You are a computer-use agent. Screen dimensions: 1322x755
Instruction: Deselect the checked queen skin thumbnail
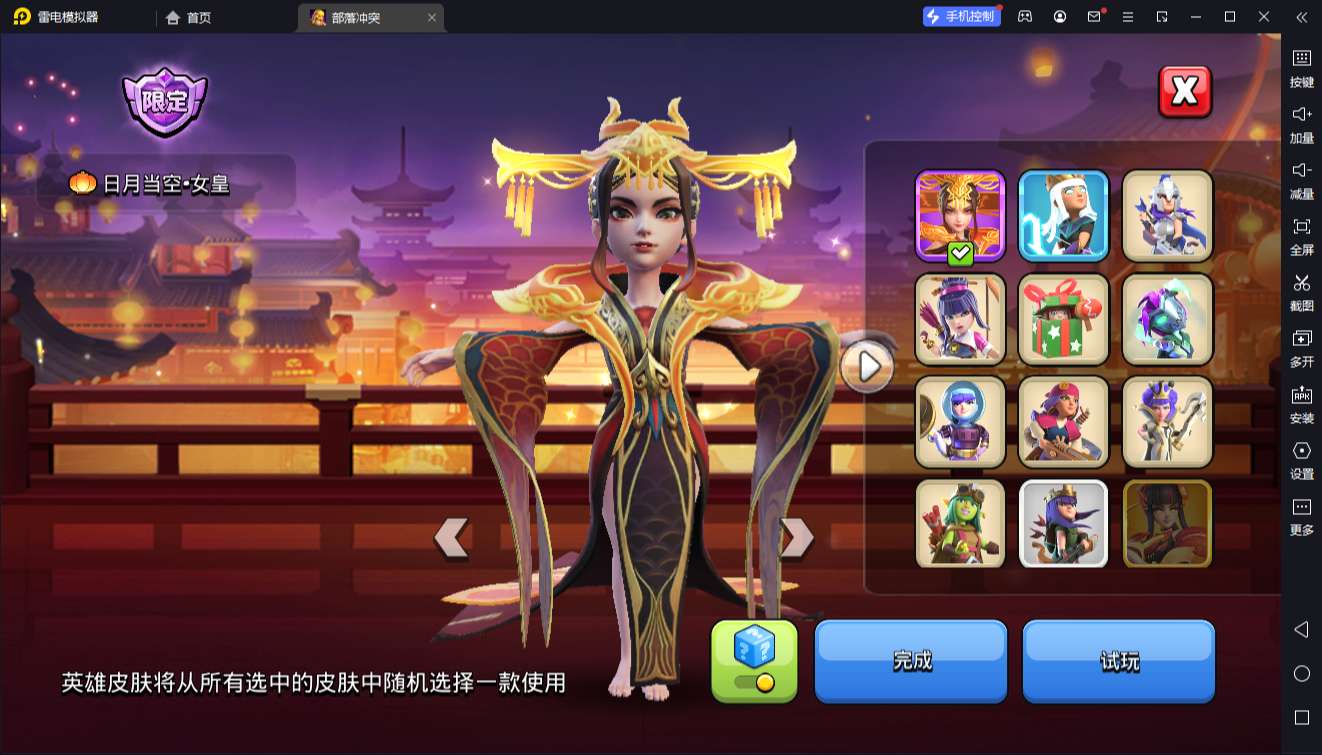[x=959, y=213]
